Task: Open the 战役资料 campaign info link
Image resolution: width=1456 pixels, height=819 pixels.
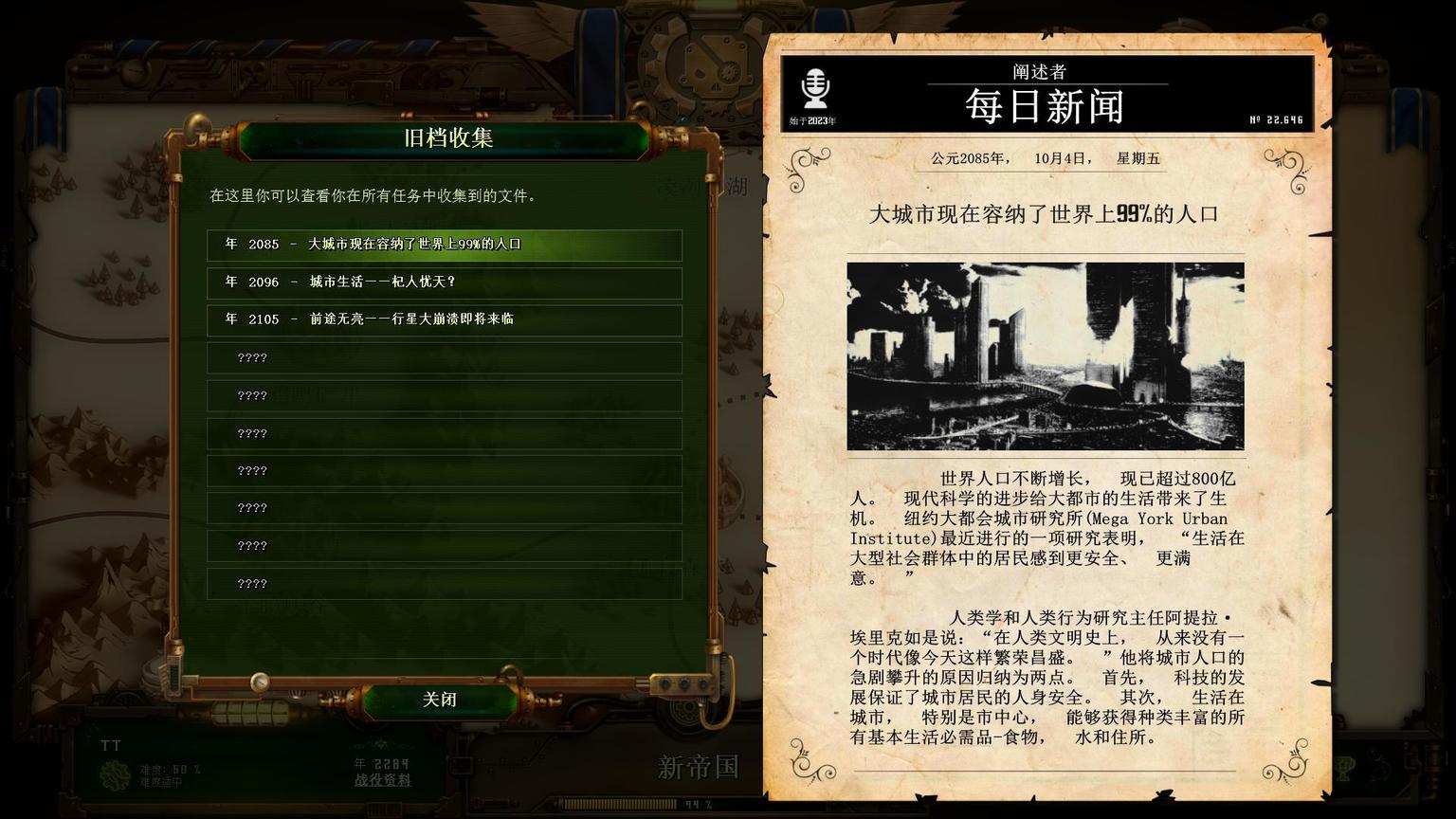Action: coord(382,780)
